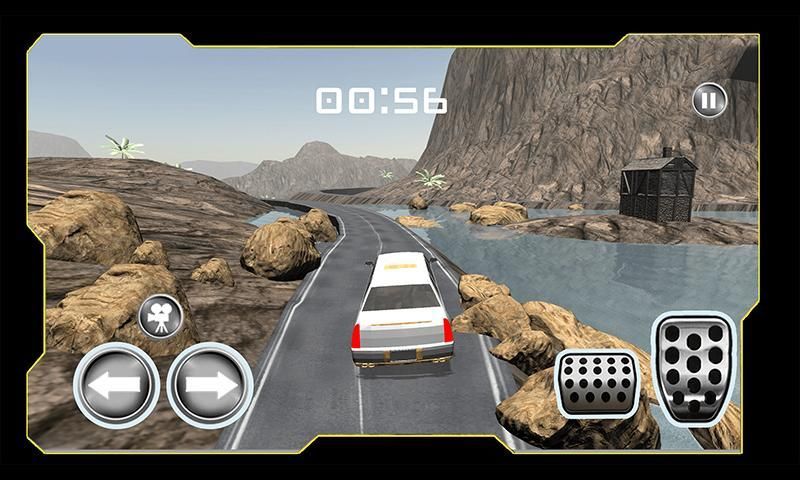The image size is (800, 480).
Task: Steer right with the right arrow button
Action: [209, 385]
